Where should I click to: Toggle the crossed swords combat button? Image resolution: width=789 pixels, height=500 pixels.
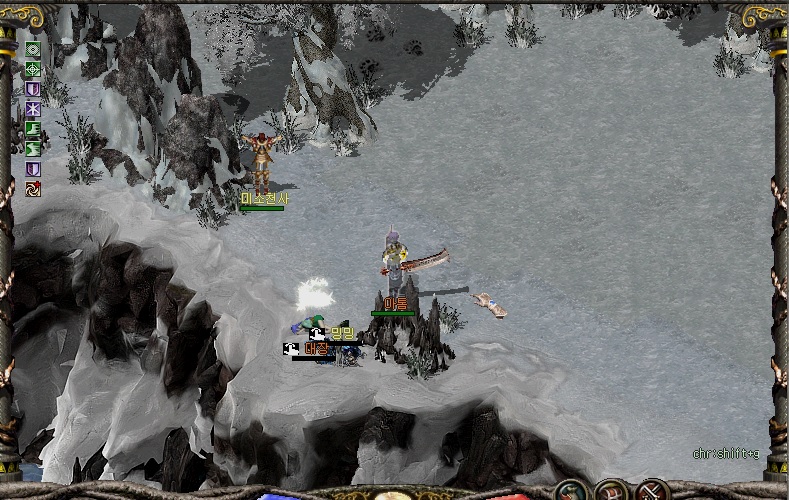[652, 491]
